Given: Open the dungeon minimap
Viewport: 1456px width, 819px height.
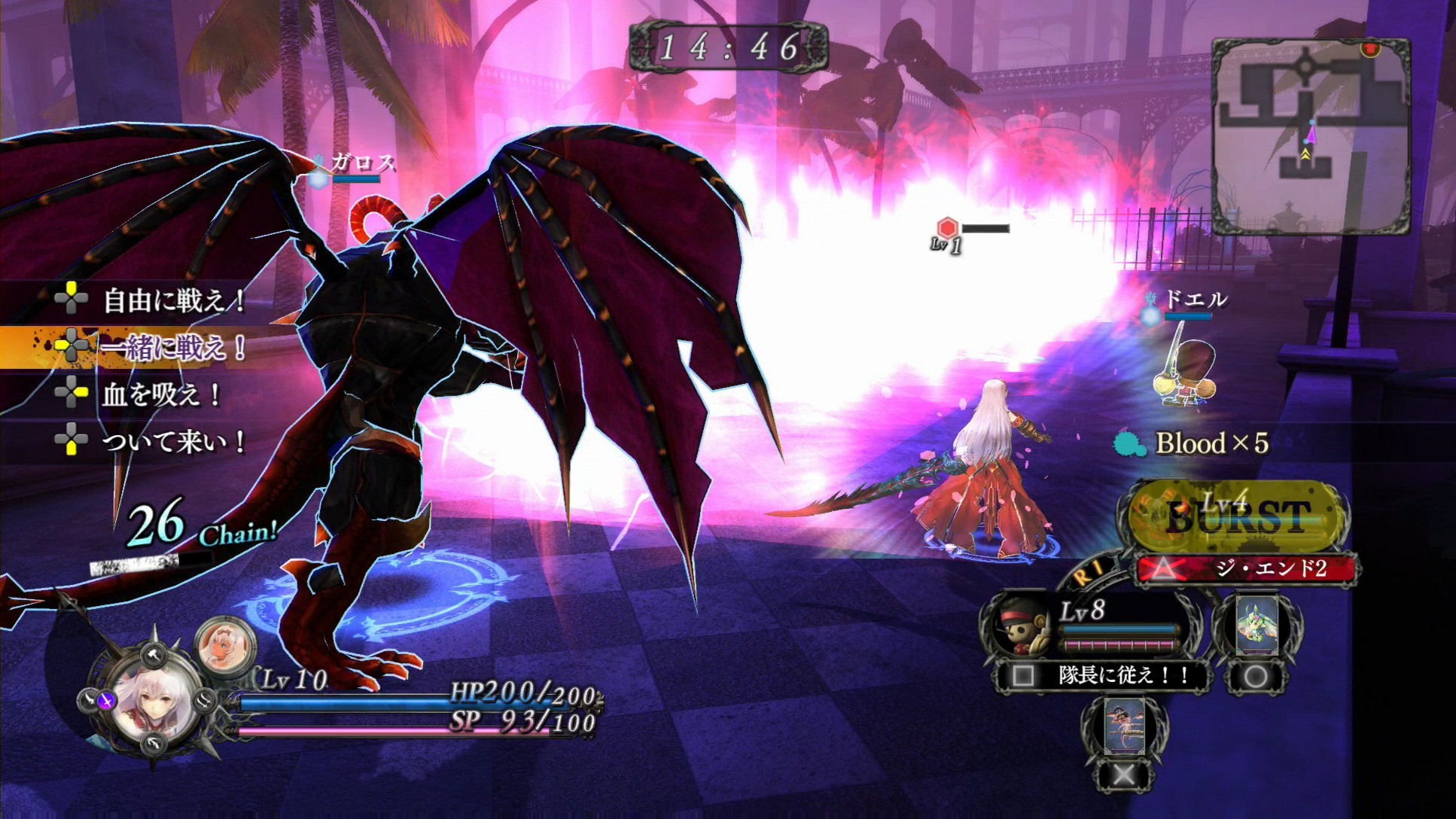Looking at the screenshot, I should pos(1310,135).
